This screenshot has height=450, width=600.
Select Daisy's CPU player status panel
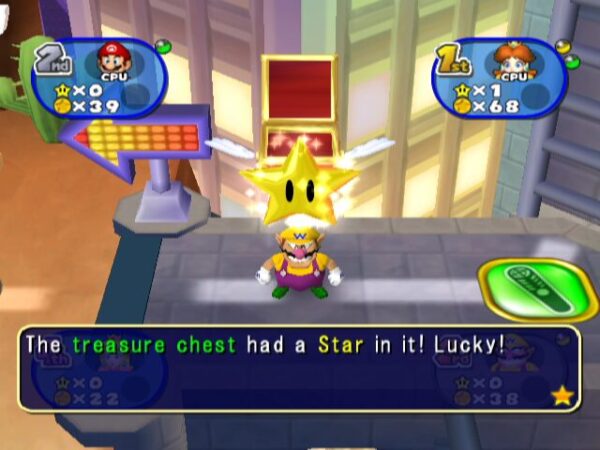tap(498, 79)
